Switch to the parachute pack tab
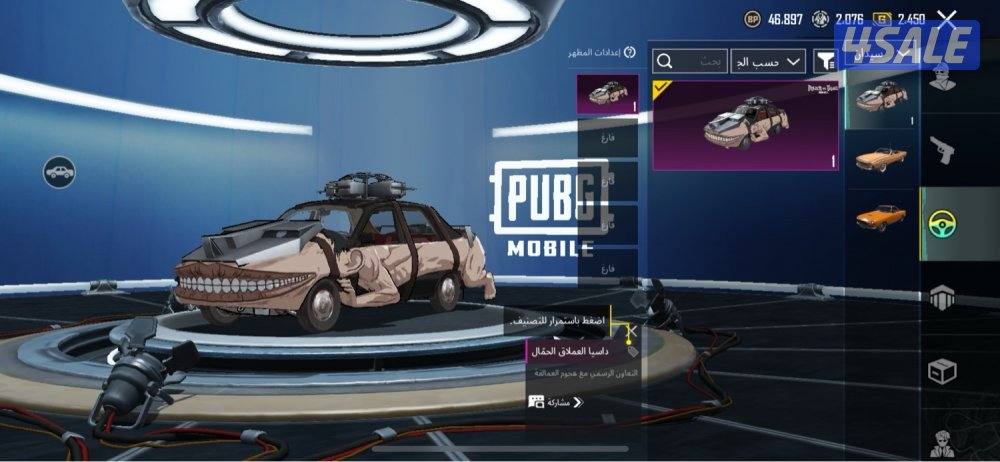This screenshot has height=462, width=1000. (x=941, y=296)
